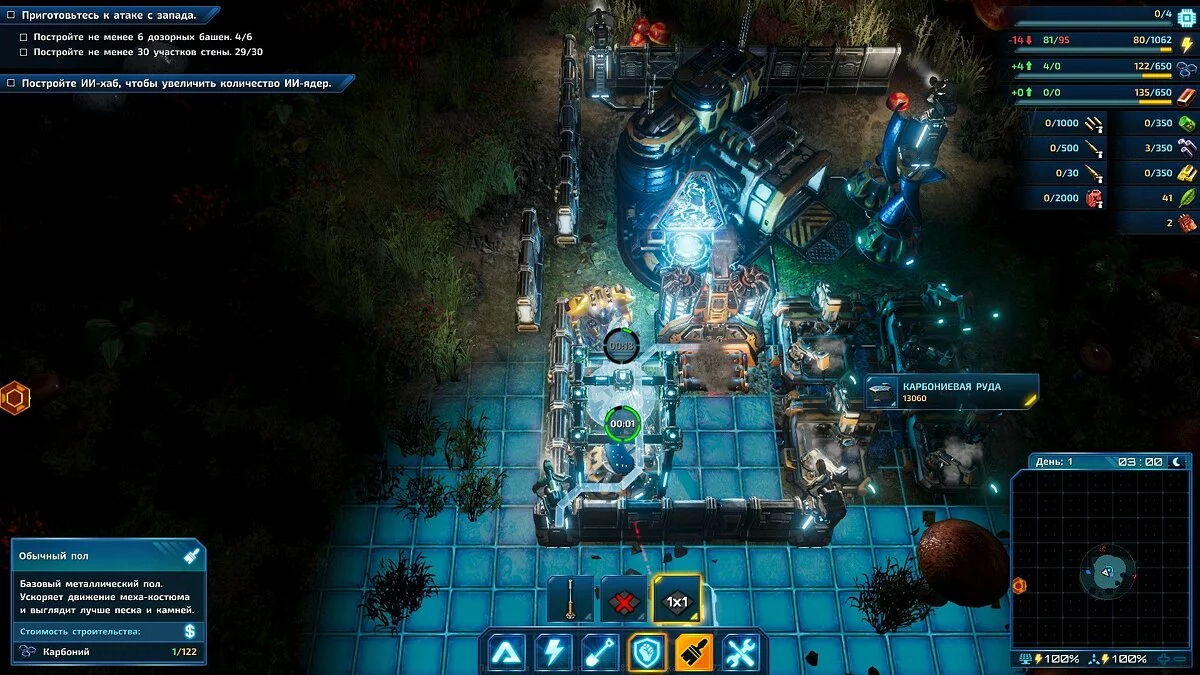Open the shovel resource-gathering build category

tap(601, 652)
